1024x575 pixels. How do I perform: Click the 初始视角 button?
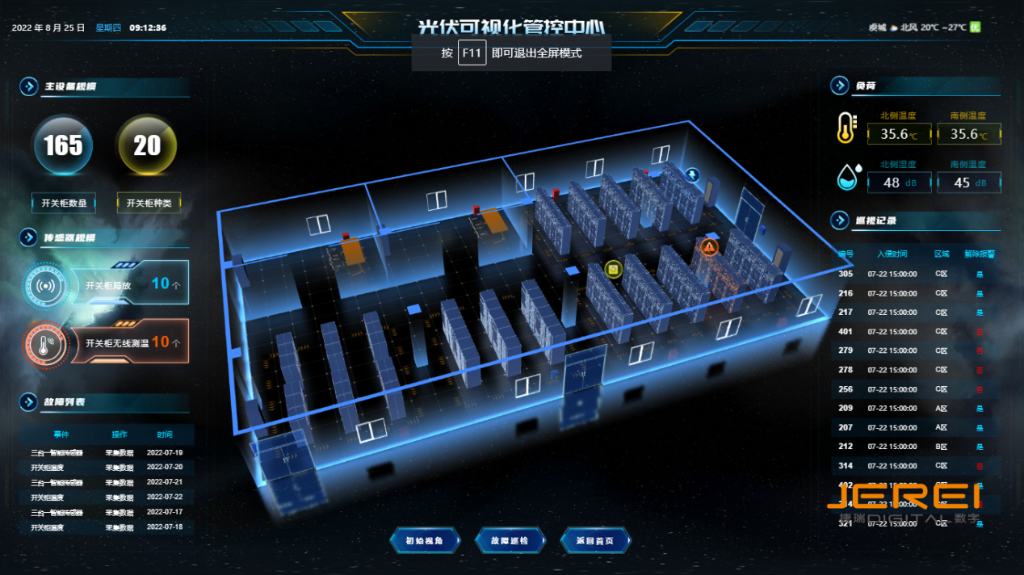(x=423, y=541)
